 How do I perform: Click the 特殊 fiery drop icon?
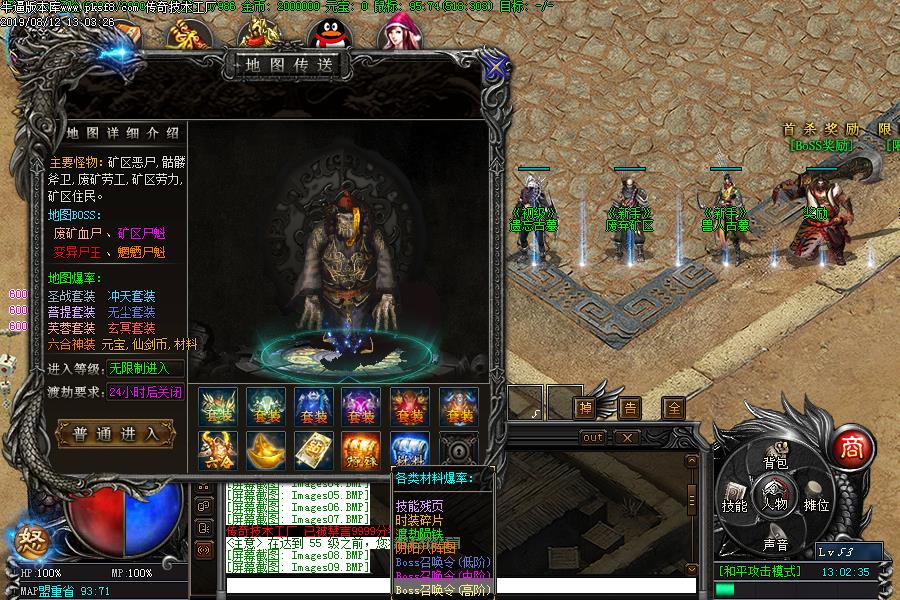pos(362,451)
